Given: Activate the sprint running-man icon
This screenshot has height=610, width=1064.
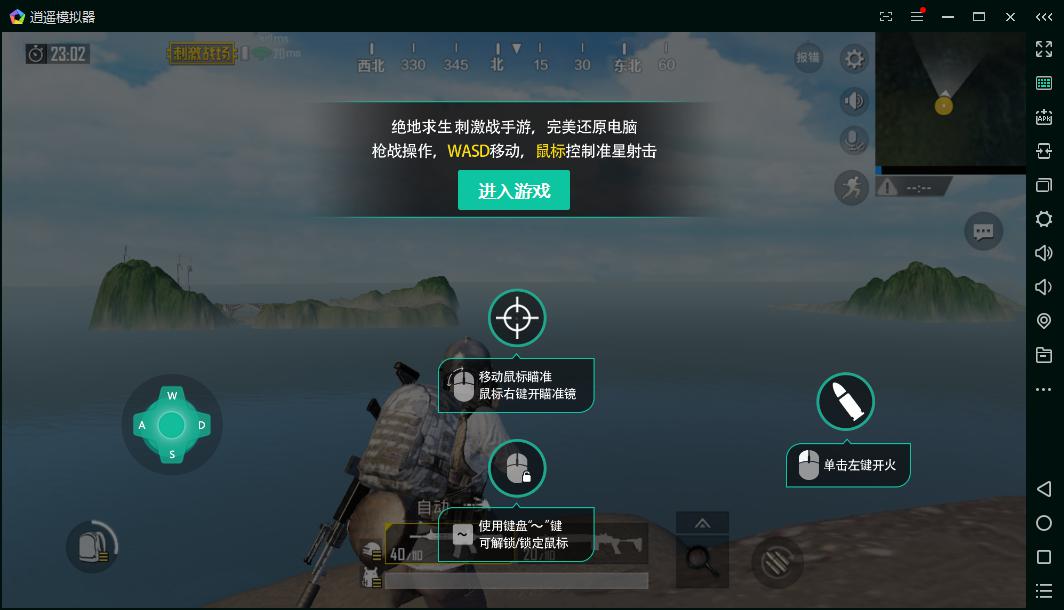Looking at the screenshot, I should (x=852, y=187).
